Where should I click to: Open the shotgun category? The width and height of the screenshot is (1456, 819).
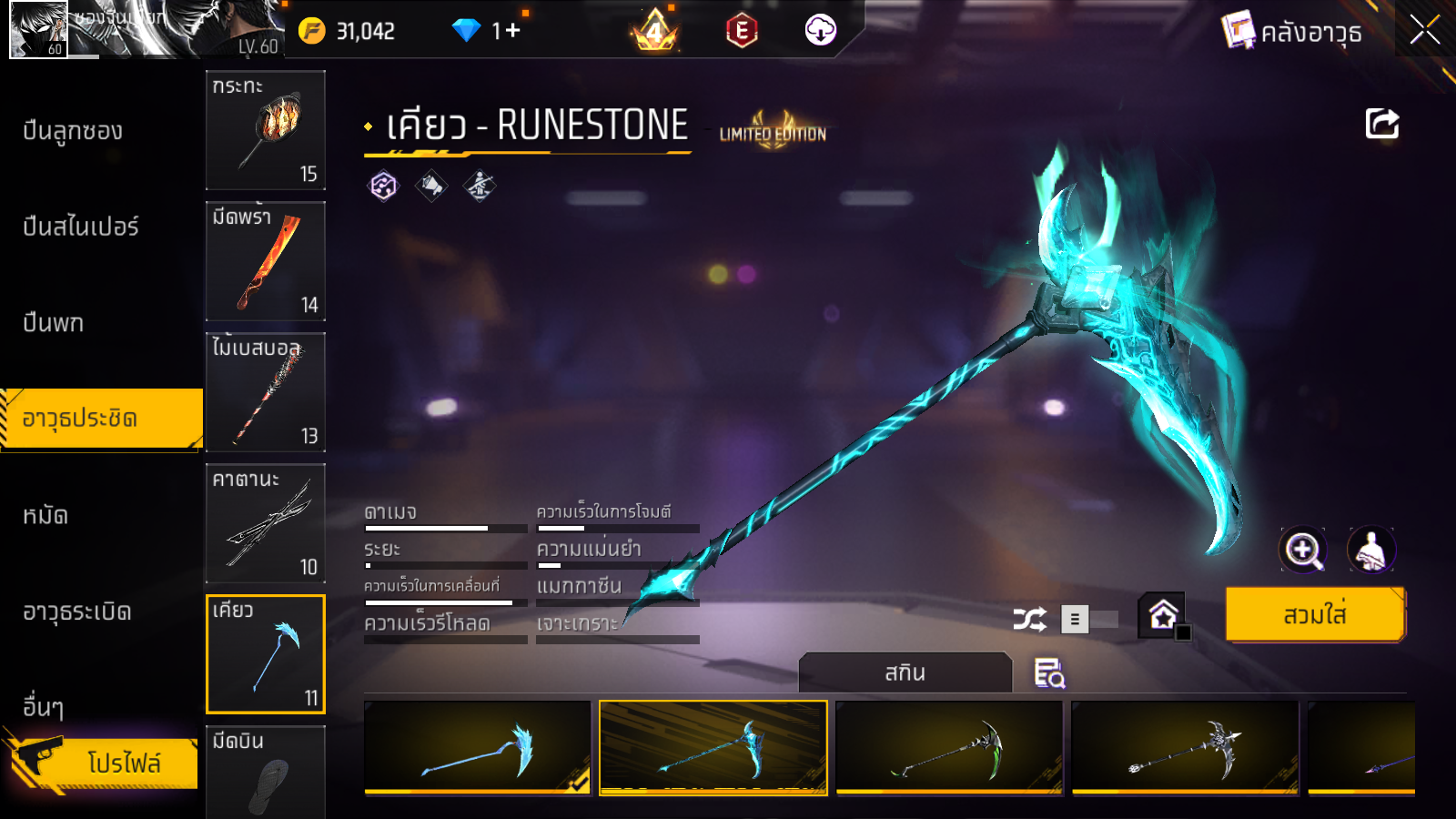click(x=73, y=131)
